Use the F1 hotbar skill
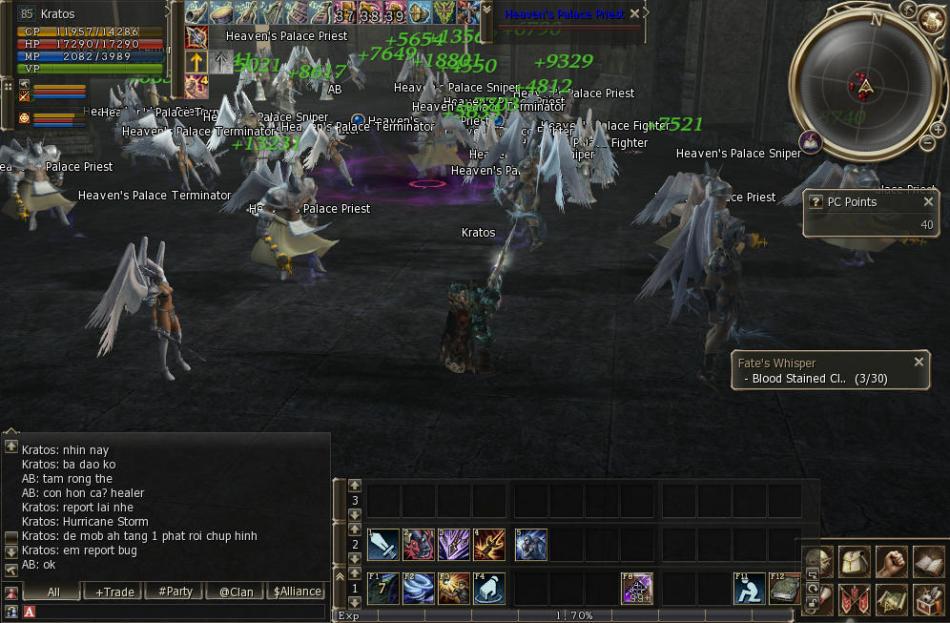This screenshot has height=623, width=950. click(383, 588)
